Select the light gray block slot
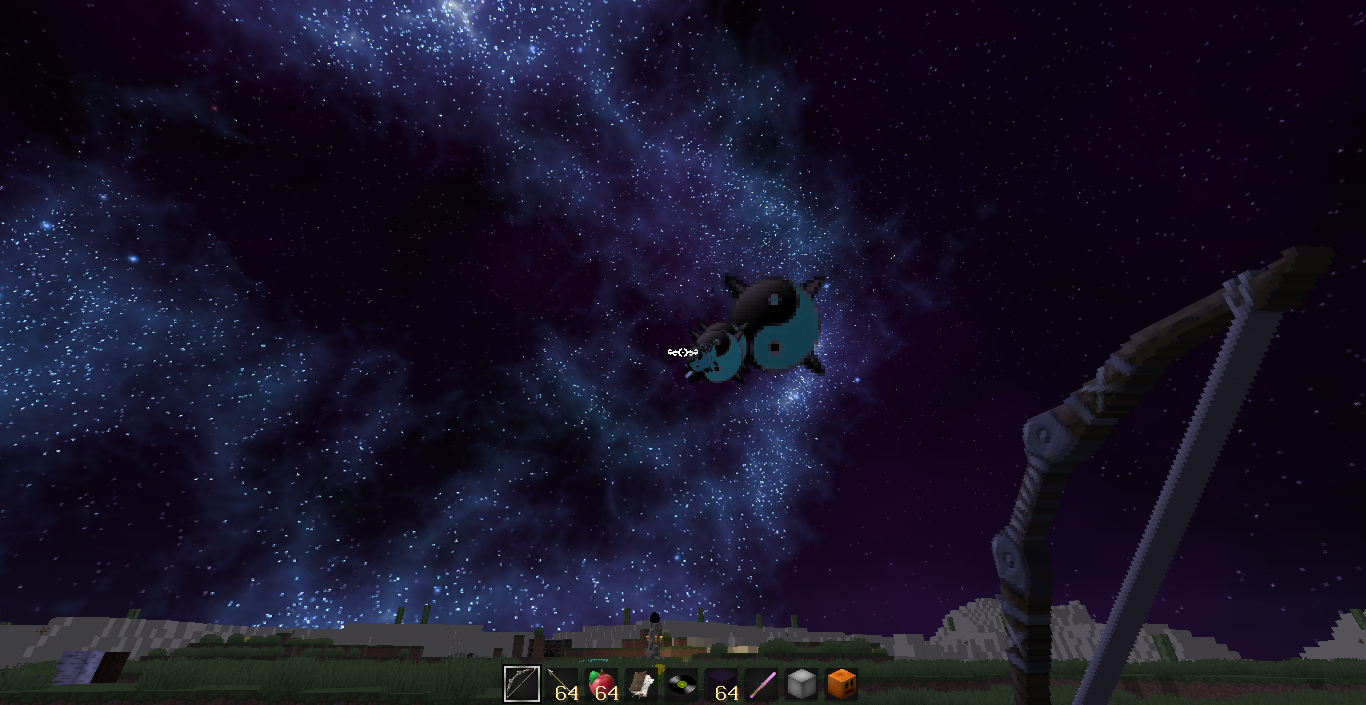Viewport: 1366px width, 705px height. point(801,684)
